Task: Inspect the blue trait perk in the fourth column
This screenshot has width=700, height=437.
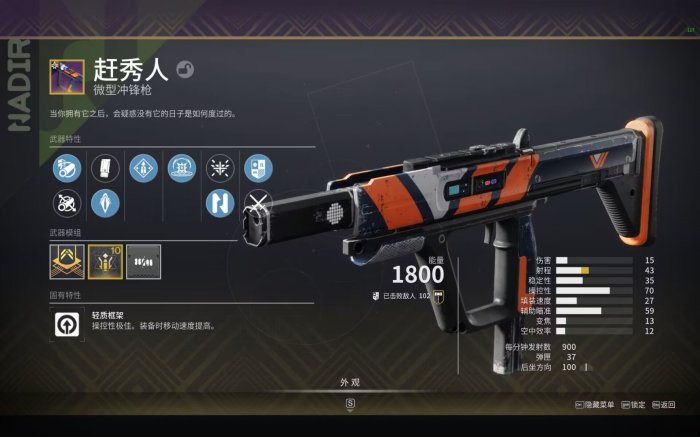Action: [x=182, y=168]
